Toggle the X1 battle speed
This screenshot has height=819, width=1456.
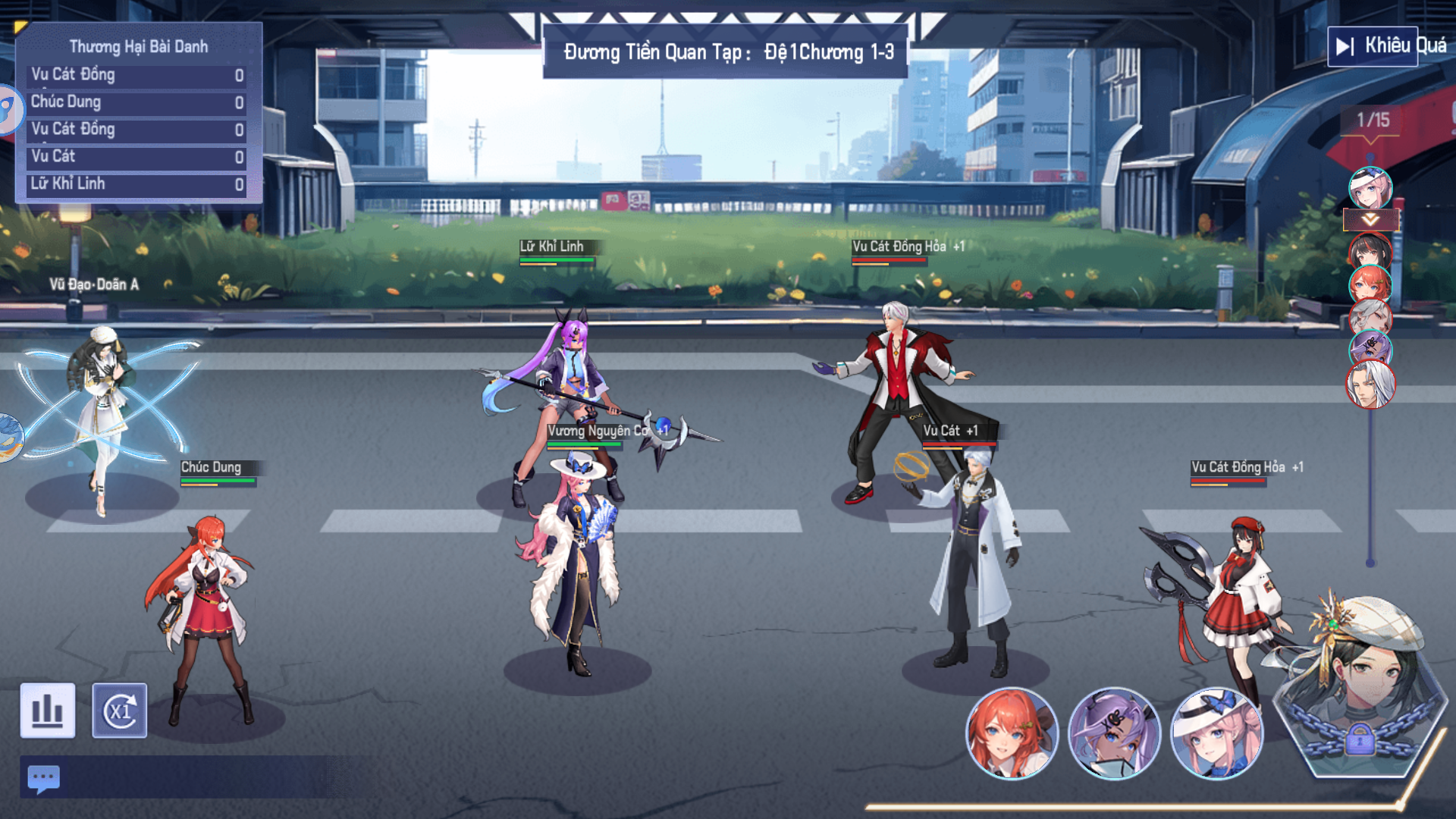click(120, 711)
